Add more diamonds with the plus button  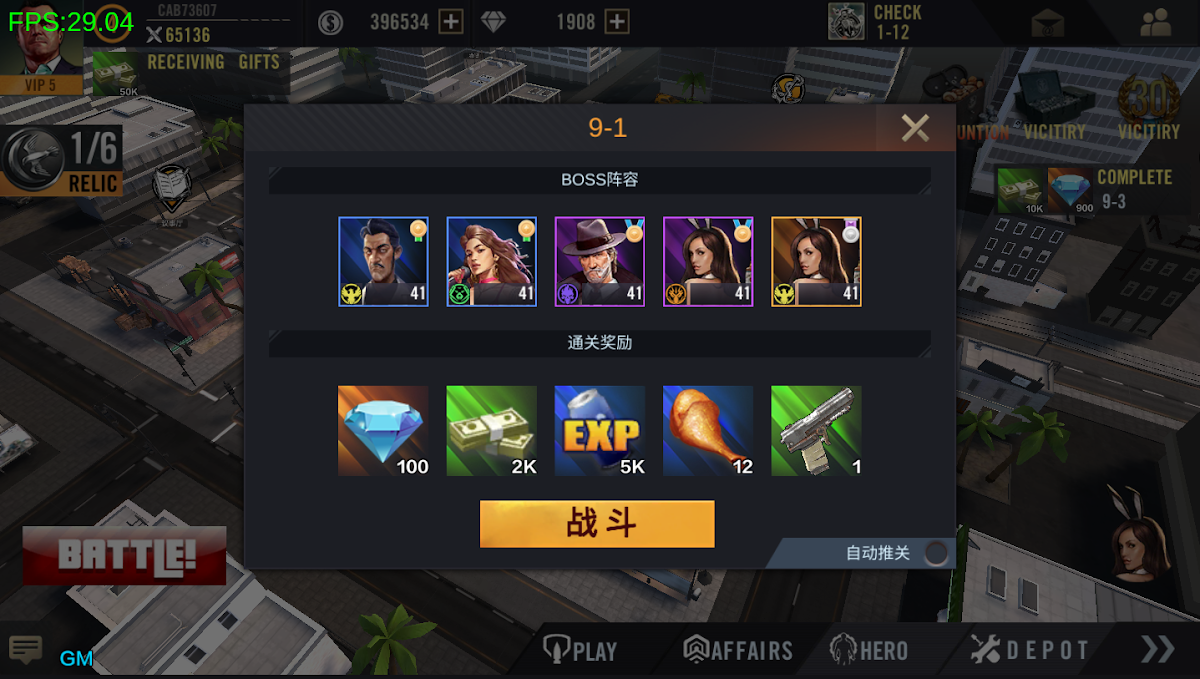pos(617,22)
